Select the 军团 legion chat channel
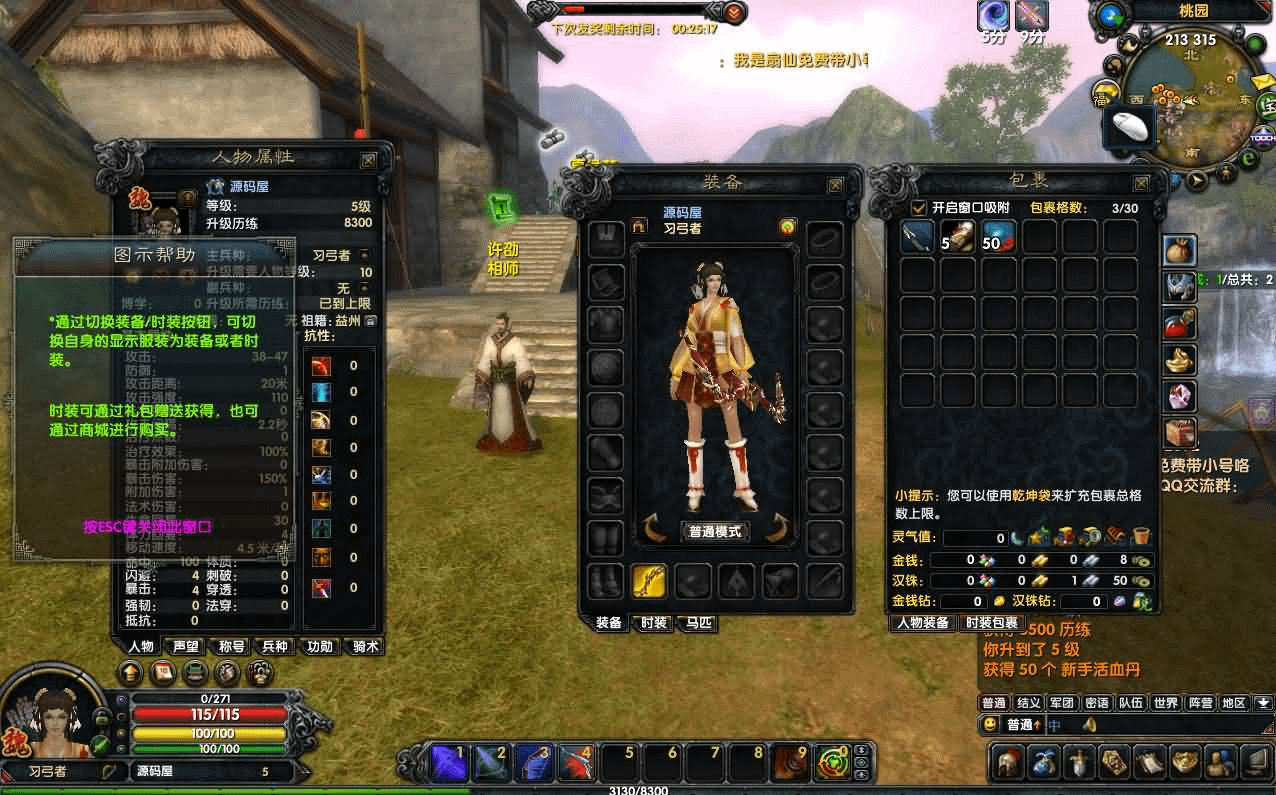This screenshot has height=795, width=1276. (x=1063, y=703)
